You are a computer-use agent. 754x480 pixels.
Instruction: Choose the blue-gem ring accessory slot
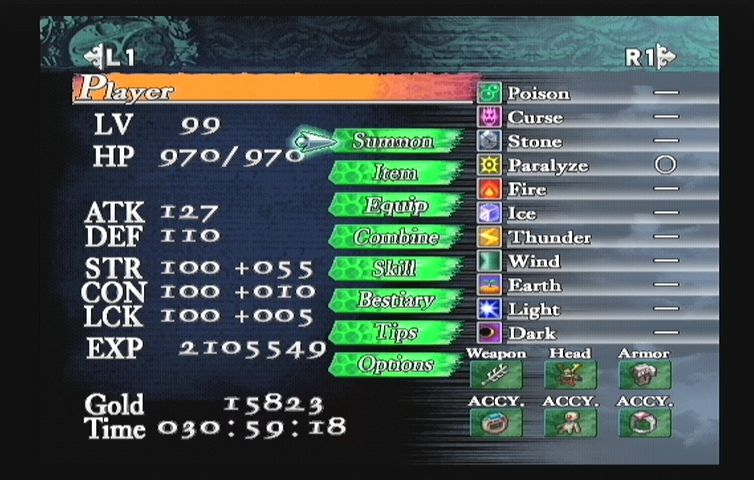pos(495,423)
